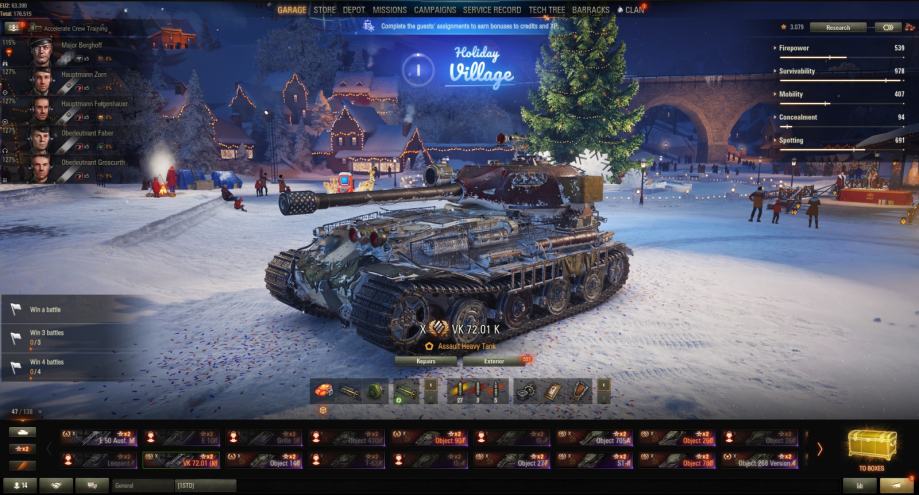Open the Store tab
This screenshot has width=919, height=495.
324,10
